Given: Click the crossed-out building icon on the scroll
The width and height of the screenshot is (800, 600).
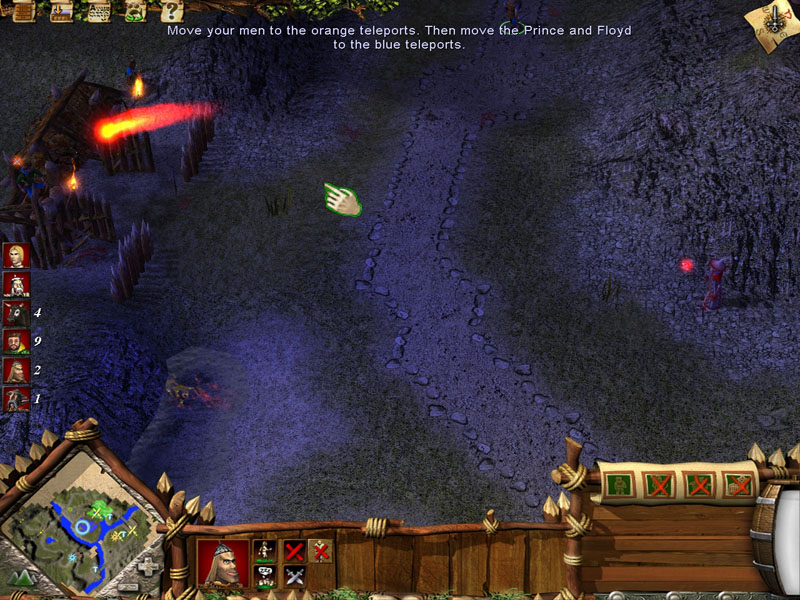Looking at the screenshot, I should coord(739,485).
